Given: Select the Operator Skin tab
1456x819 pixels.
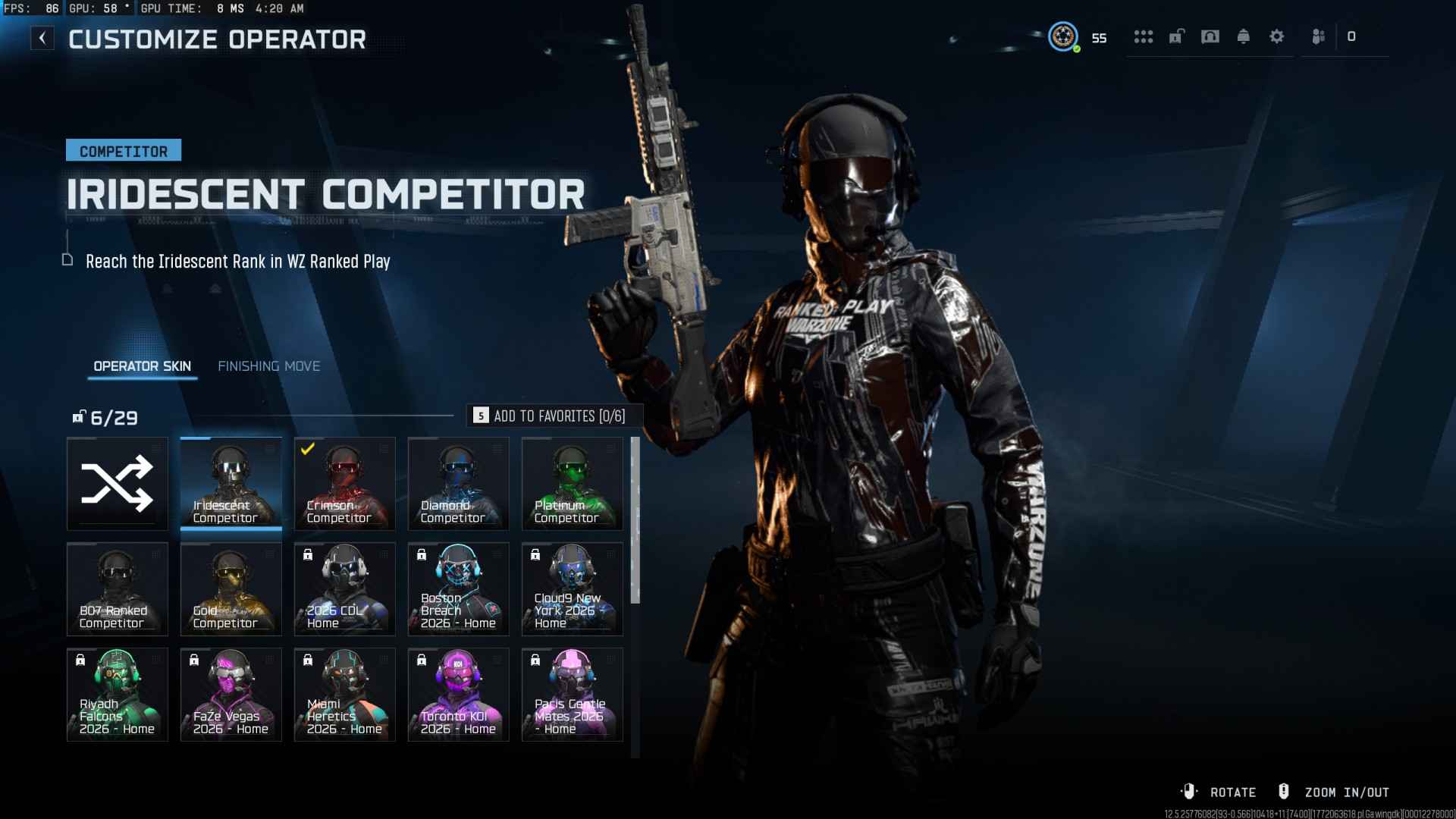Looking at the screenshot, I should coord(142,366).
